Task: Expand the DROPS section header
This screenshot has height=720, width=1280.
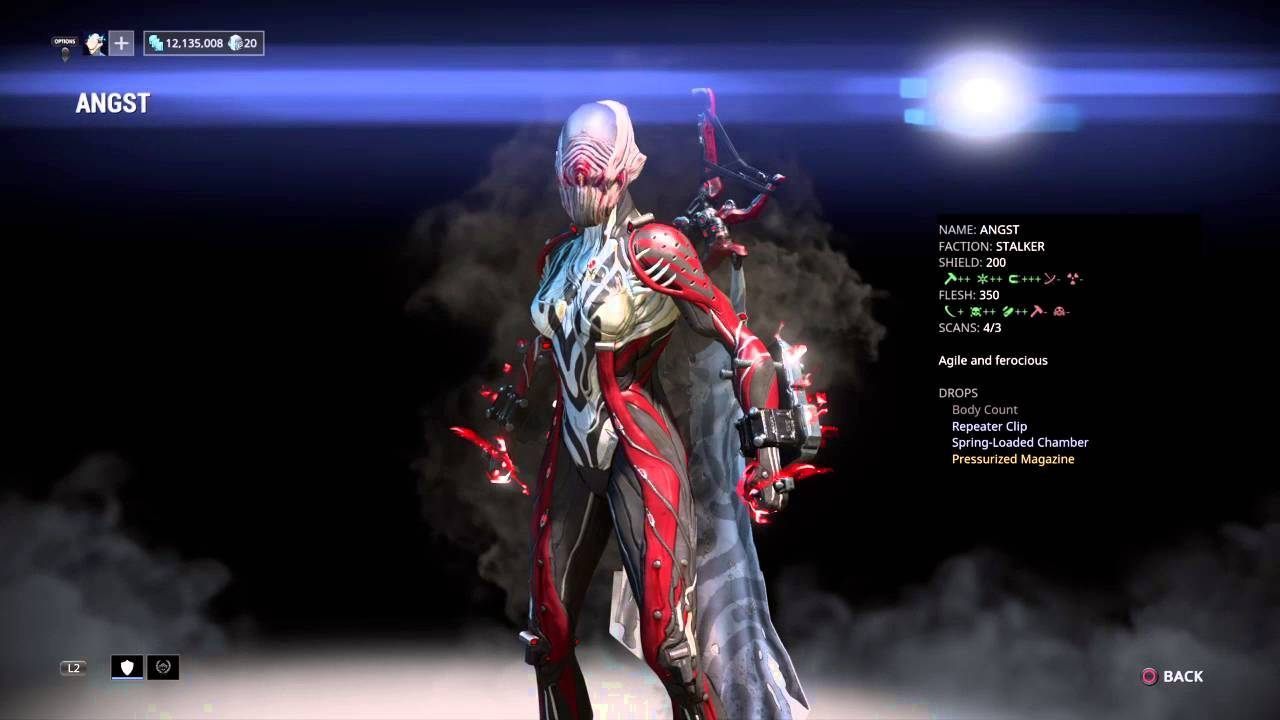Action: point(959,392)
